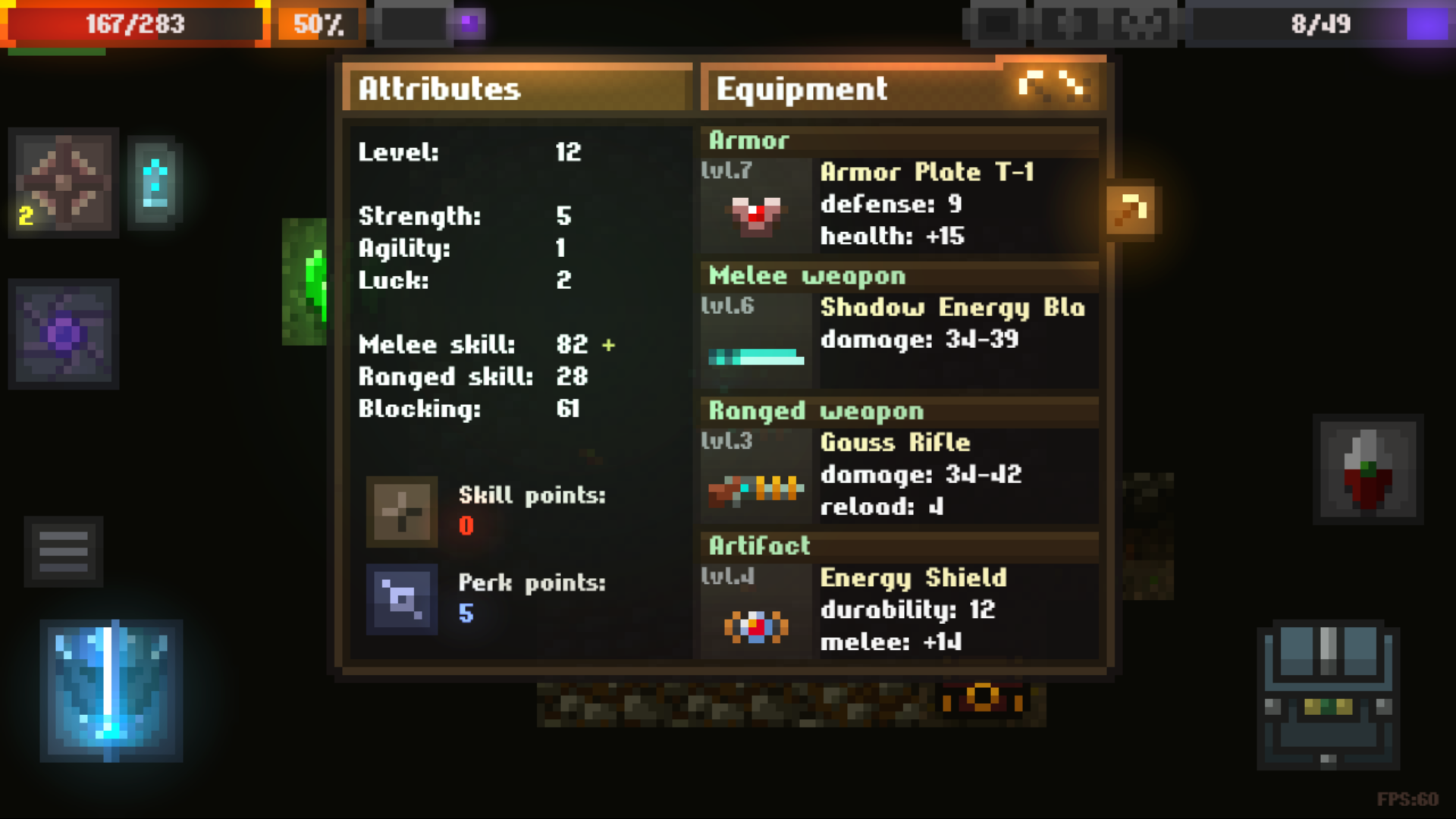Click the 8/49 ammo counter
Screen dimensions: 1456x819
click(1320, 24)
